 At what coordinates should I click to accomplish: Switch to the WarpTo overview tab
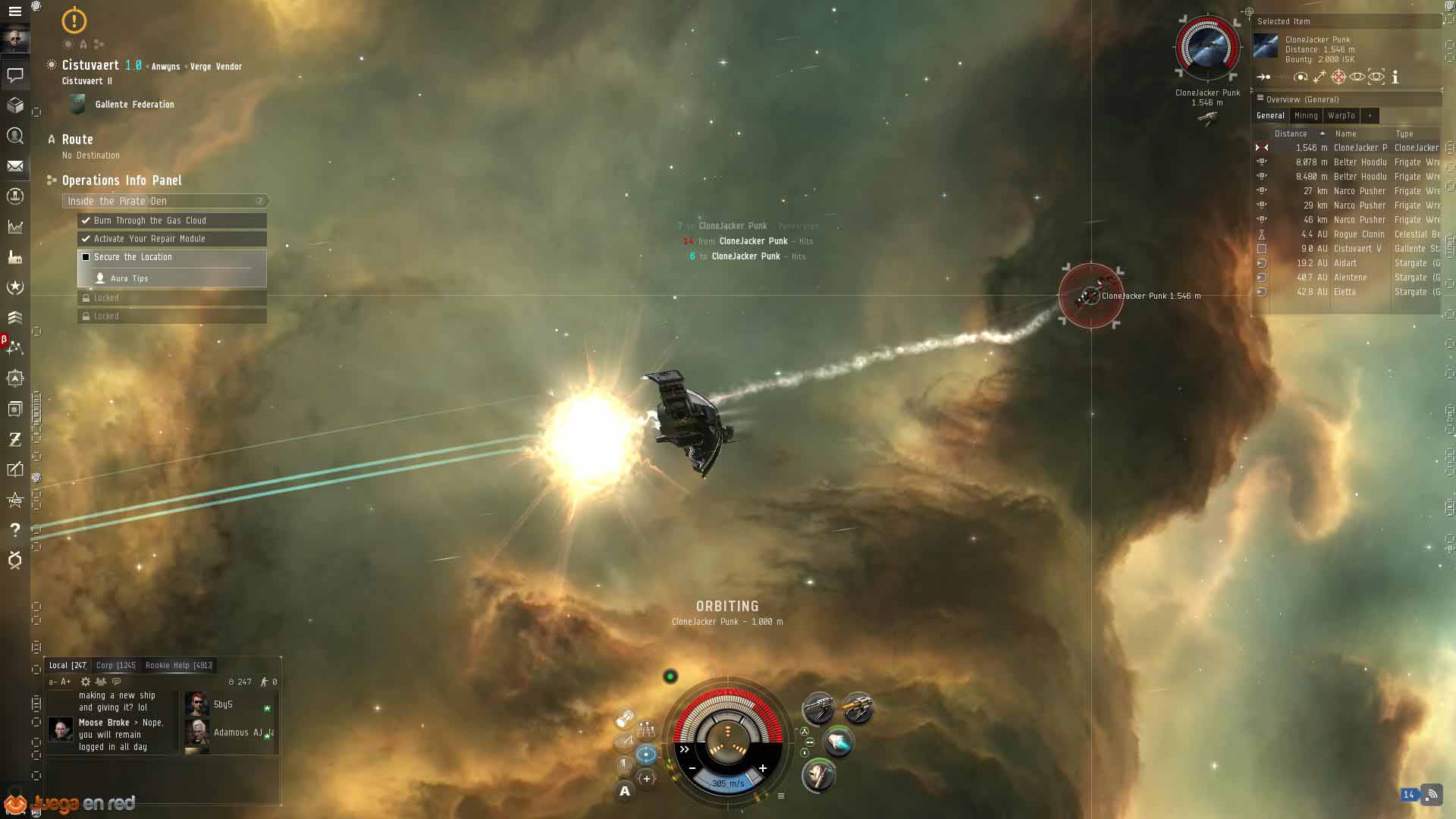1341,115
